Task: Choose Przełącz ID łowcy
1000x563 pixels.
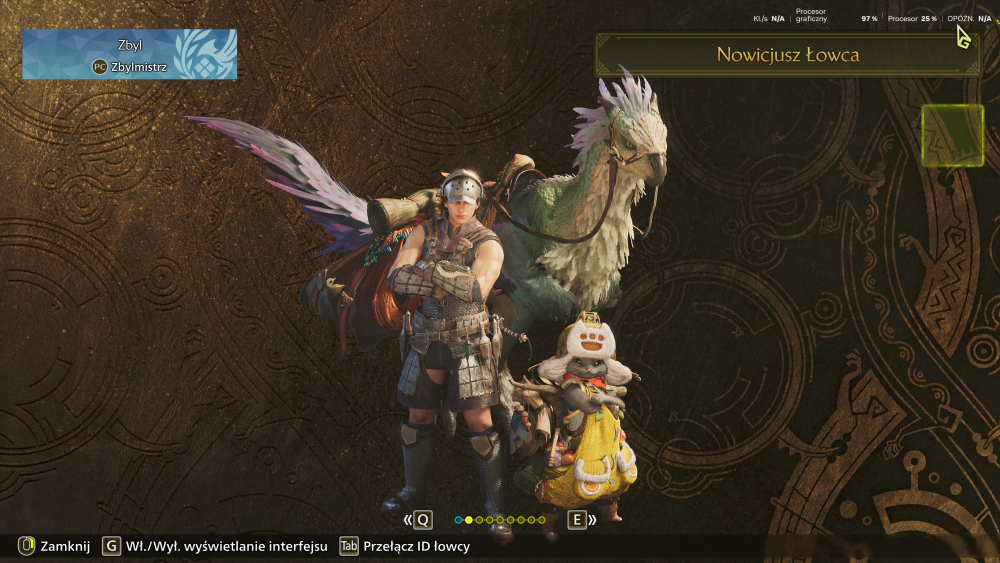Action: [x=405, y=546]
